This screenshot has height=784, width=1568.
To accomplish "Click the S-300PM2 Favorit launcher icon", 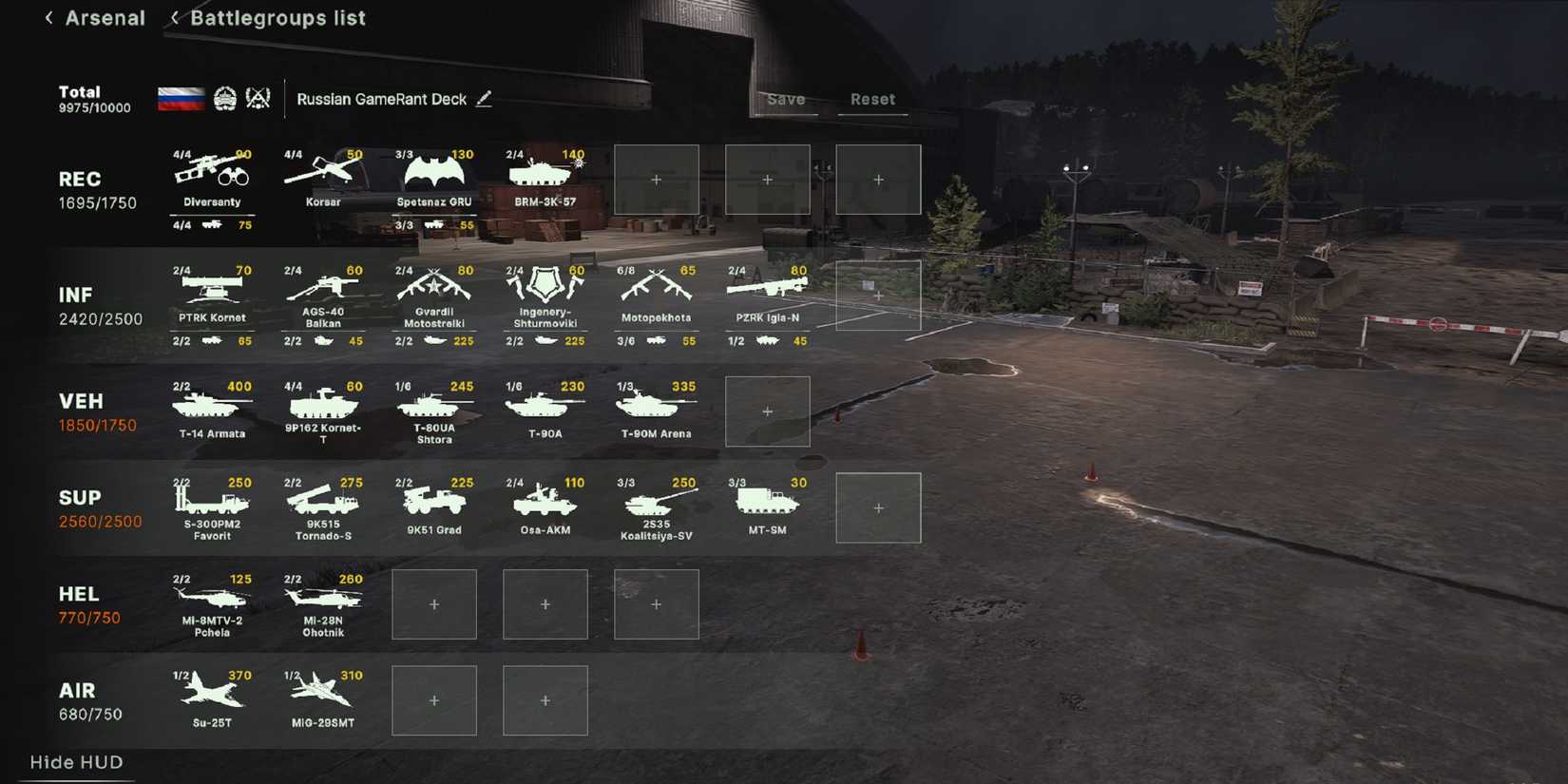I will (x=211, y=502).
